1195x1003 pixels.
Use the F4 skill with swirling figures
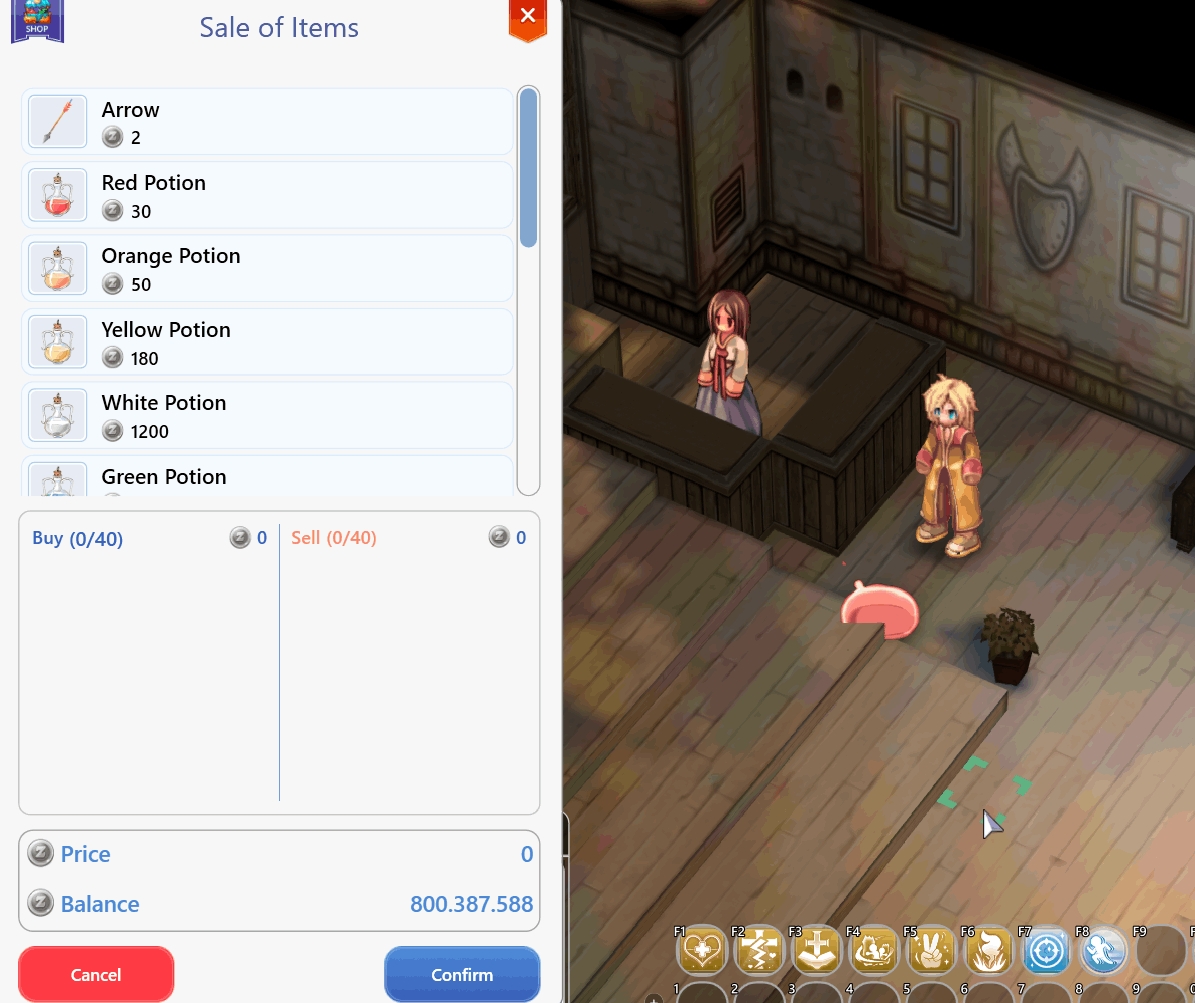click(x=874, y=951)
